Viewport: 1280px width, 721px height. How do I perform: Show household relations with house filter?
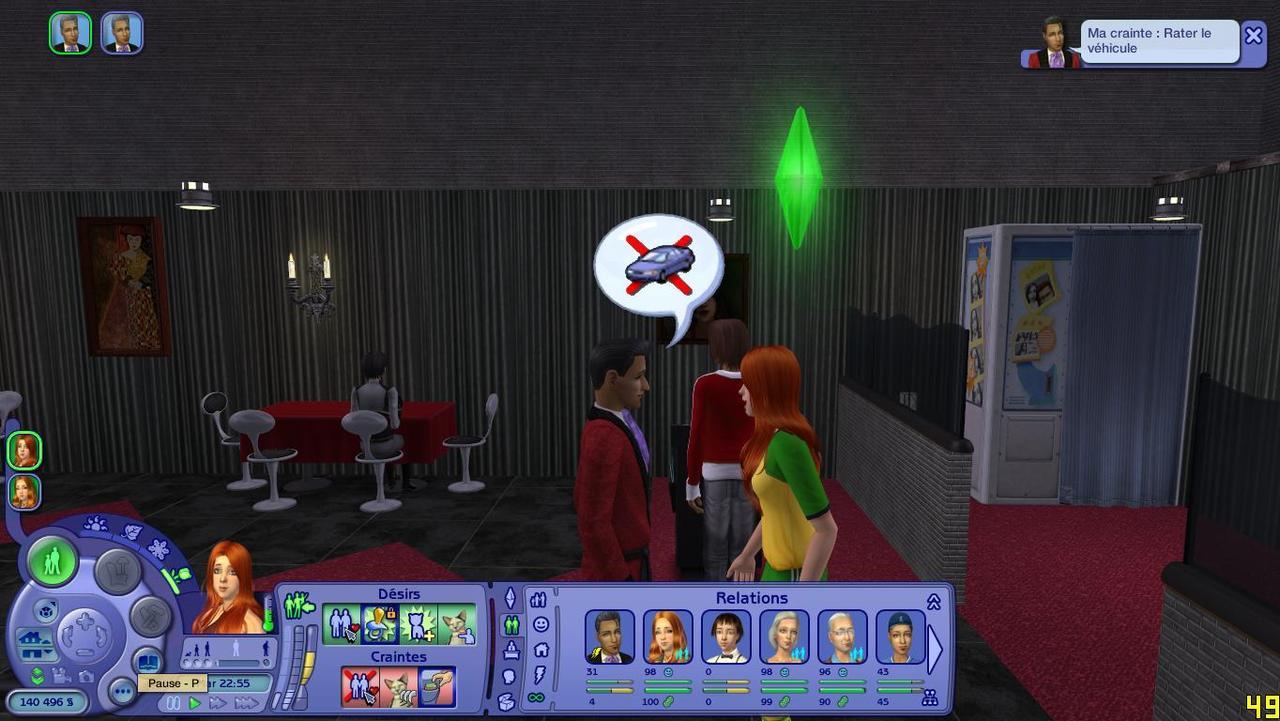pos(541,650)
